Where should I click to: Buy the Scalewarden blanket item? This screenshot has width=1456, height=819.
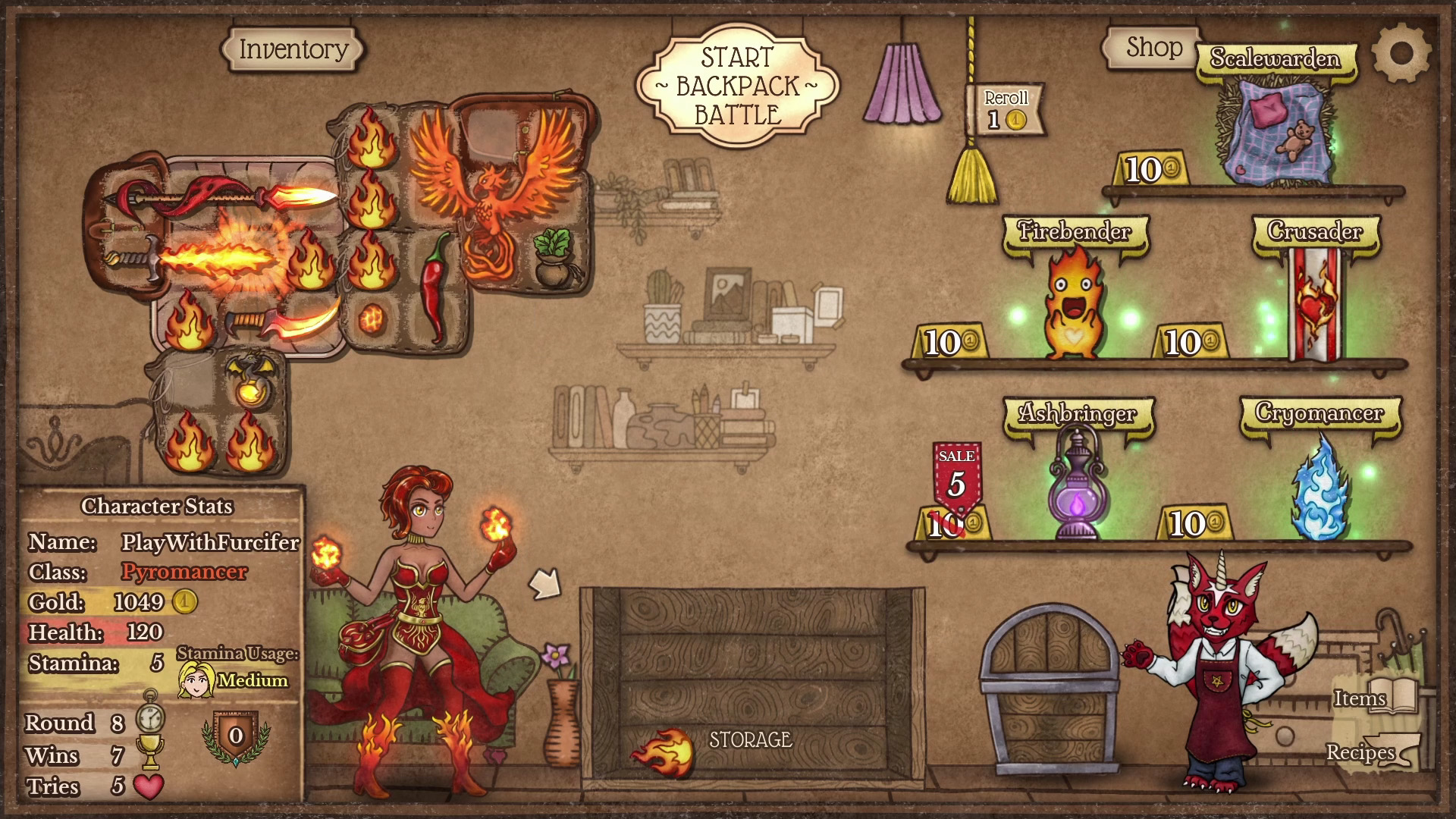[x=1273, y=134]
